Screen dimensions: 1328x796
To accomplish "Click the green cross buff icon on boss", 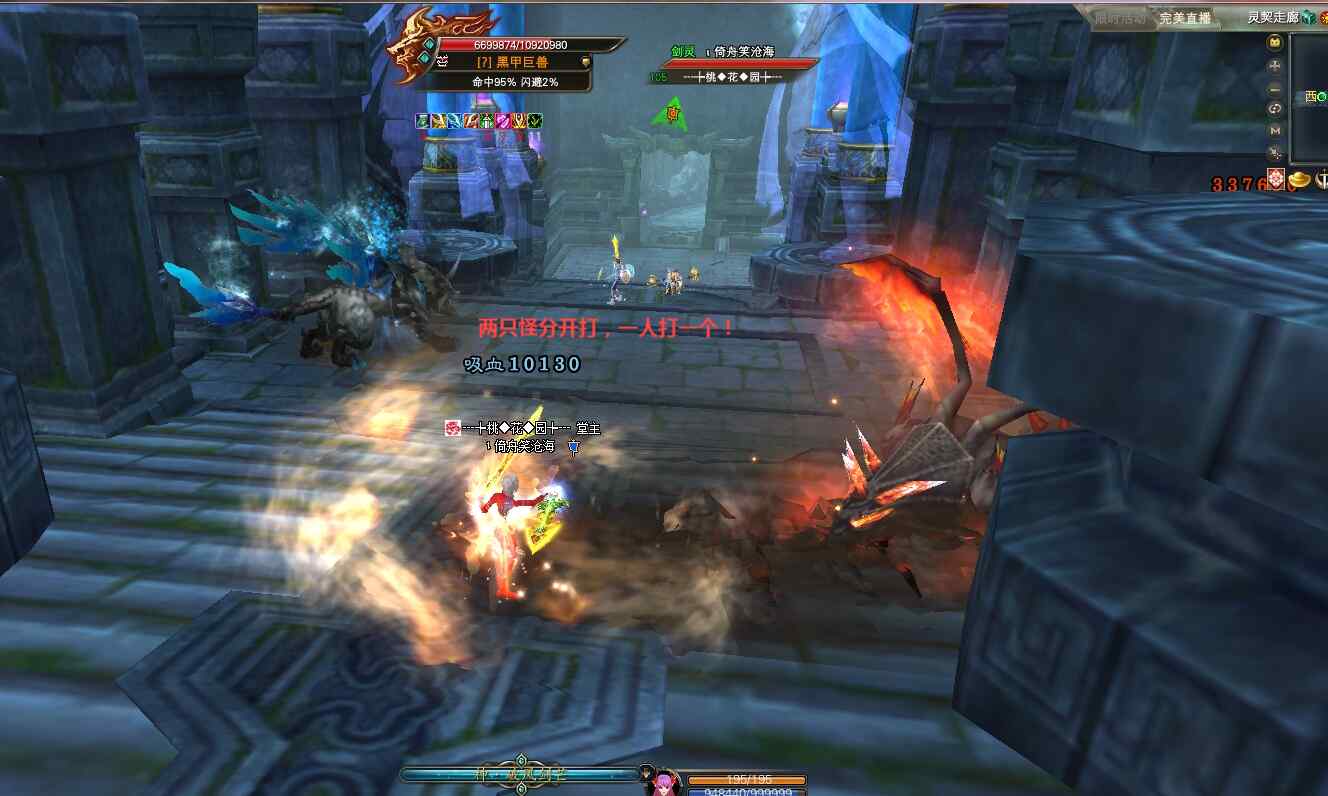I will pos(487,121).
